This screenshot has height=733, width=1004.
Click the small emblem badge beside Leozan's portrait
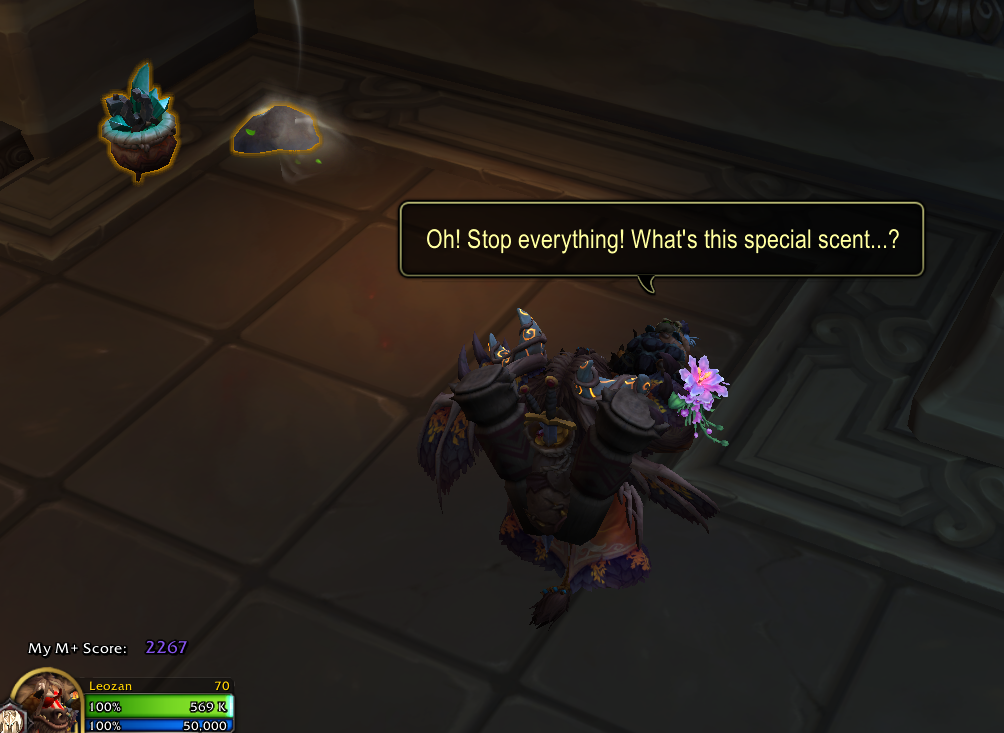point(9,717)
